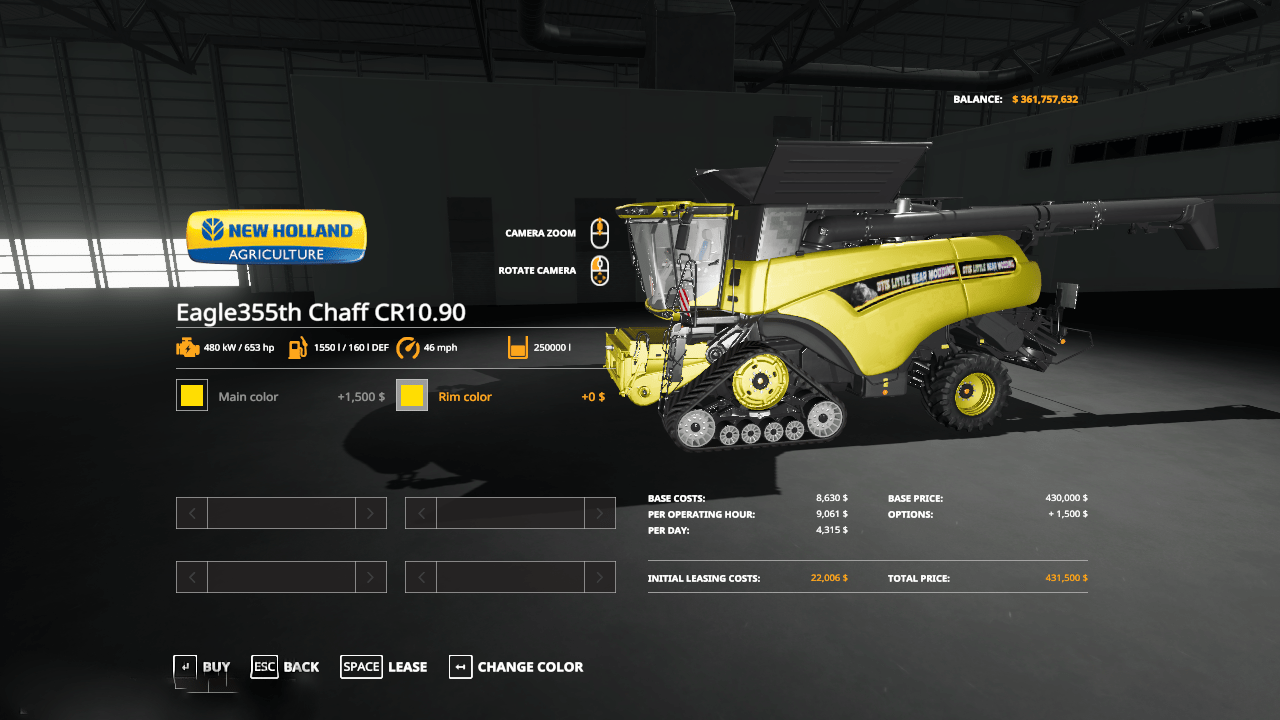The width and height of the screenshot is (1280, 720).
Task: Go back with the Back button
Action: point(286,667)
